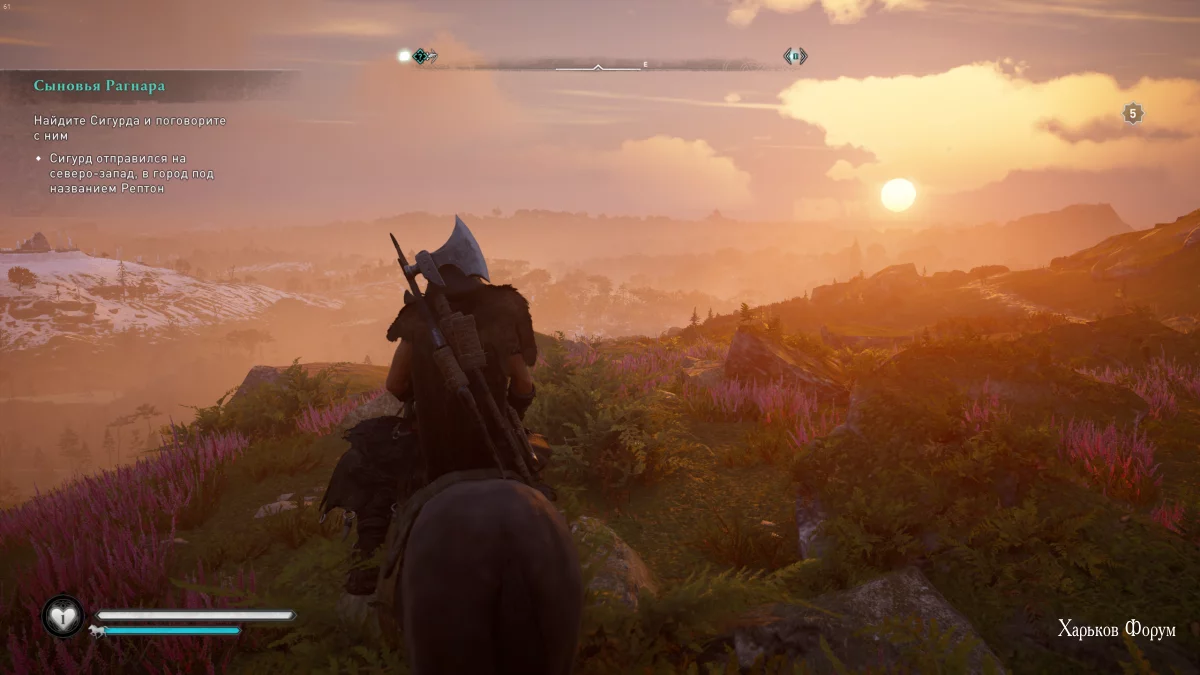Open the Сыновья Рагнара quest tracker
1200x675 pixels.
99,86
